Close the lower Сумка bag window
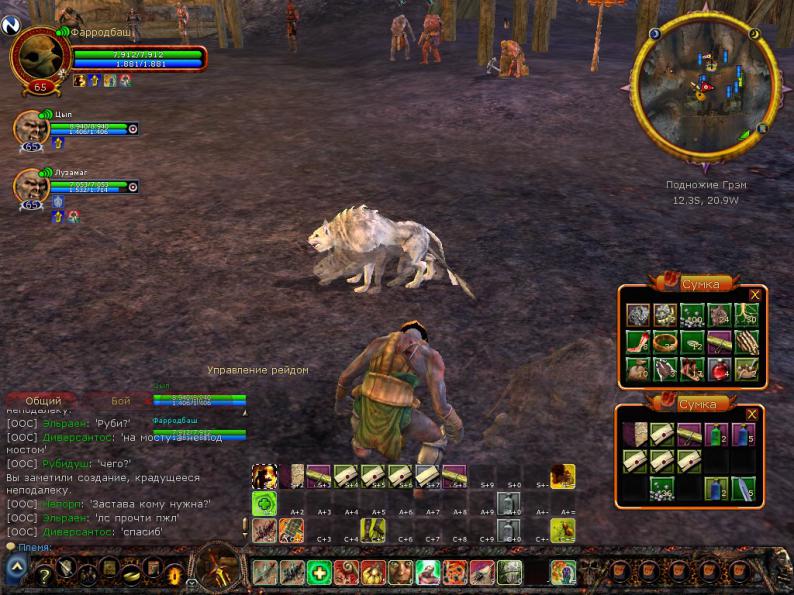The image size is (794, 595). pyautogui.click(x=752, y=414)
